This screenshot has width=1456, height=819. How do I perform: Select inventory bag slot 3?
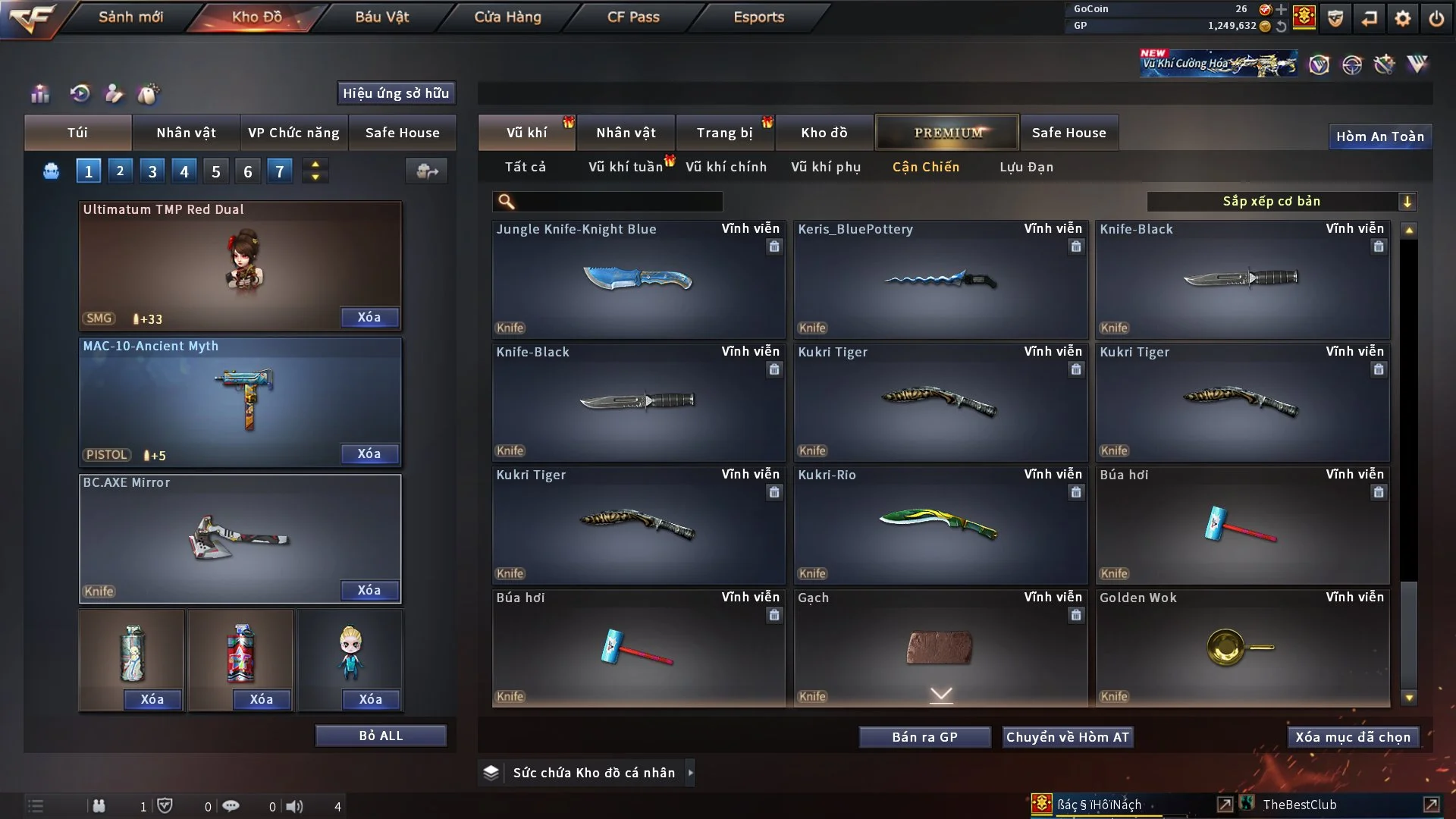coord(152,171)
